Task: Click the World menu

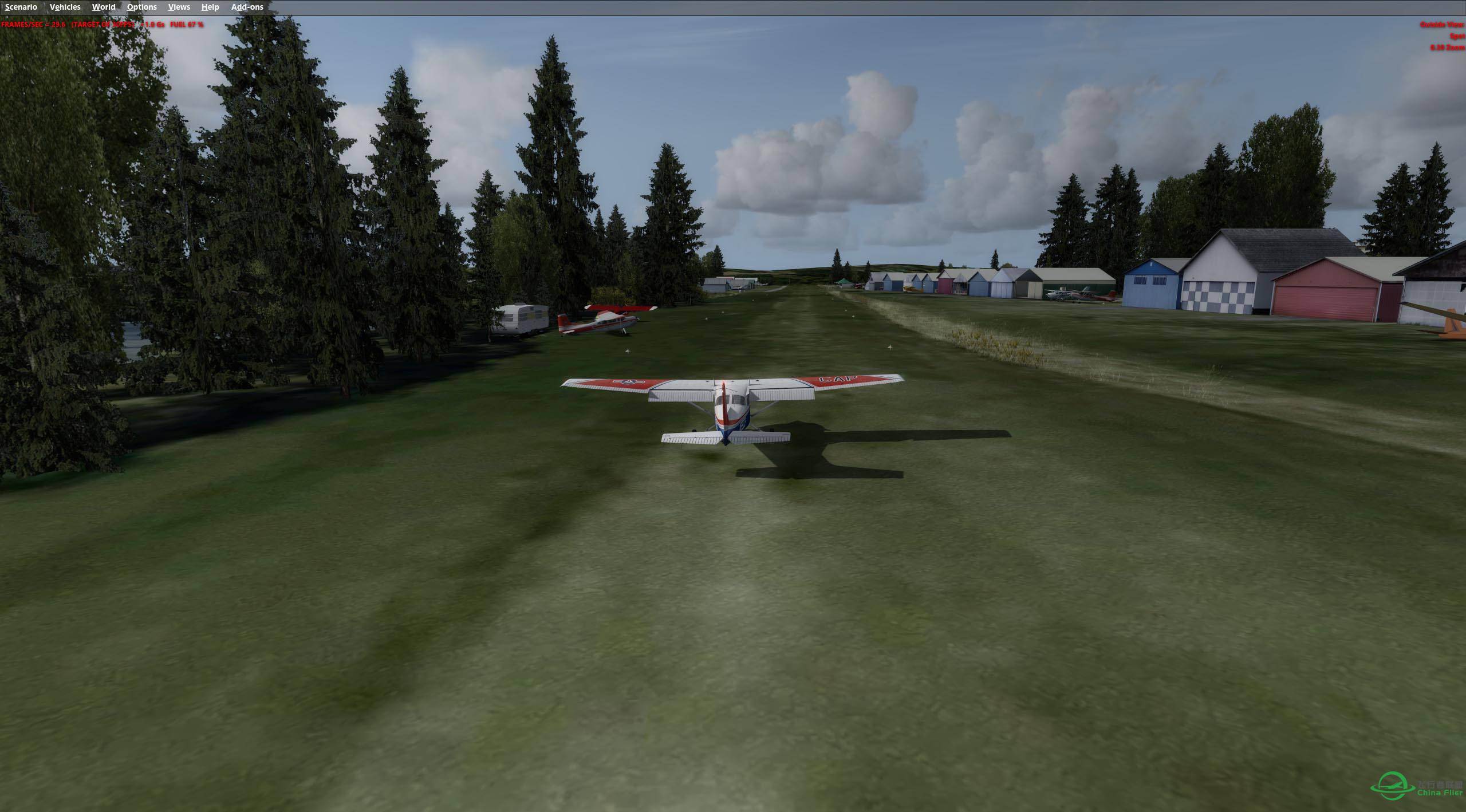Action: coord(104,7)
